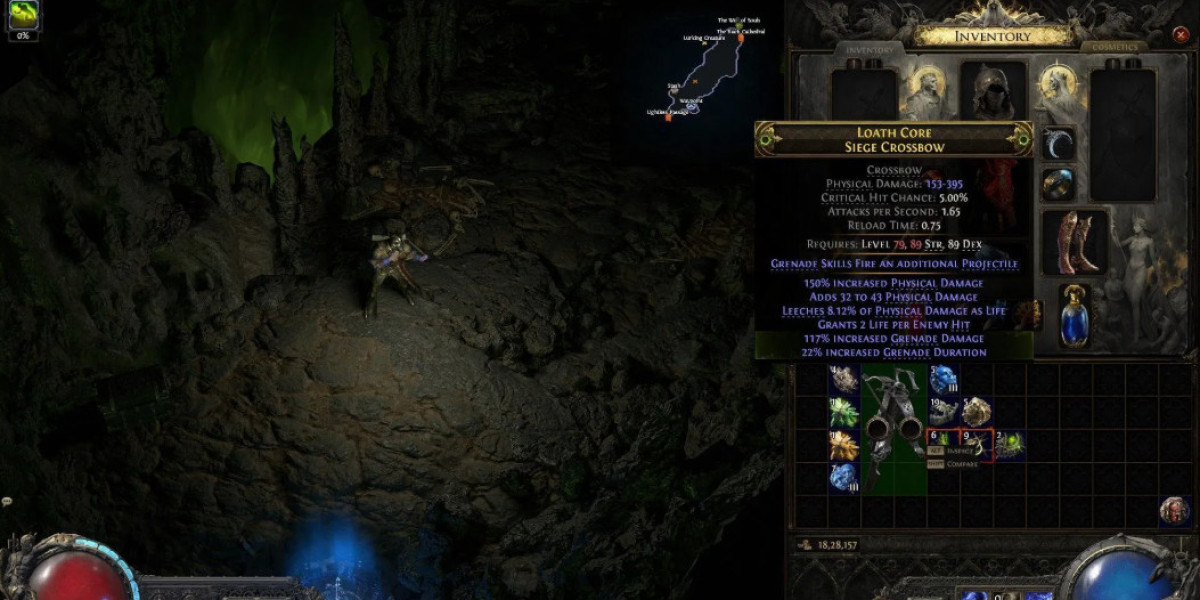Viewport: 1200px width, 600px height.
Task: Choose the equipped red boots slot
Action: [x=1075, y=243]
